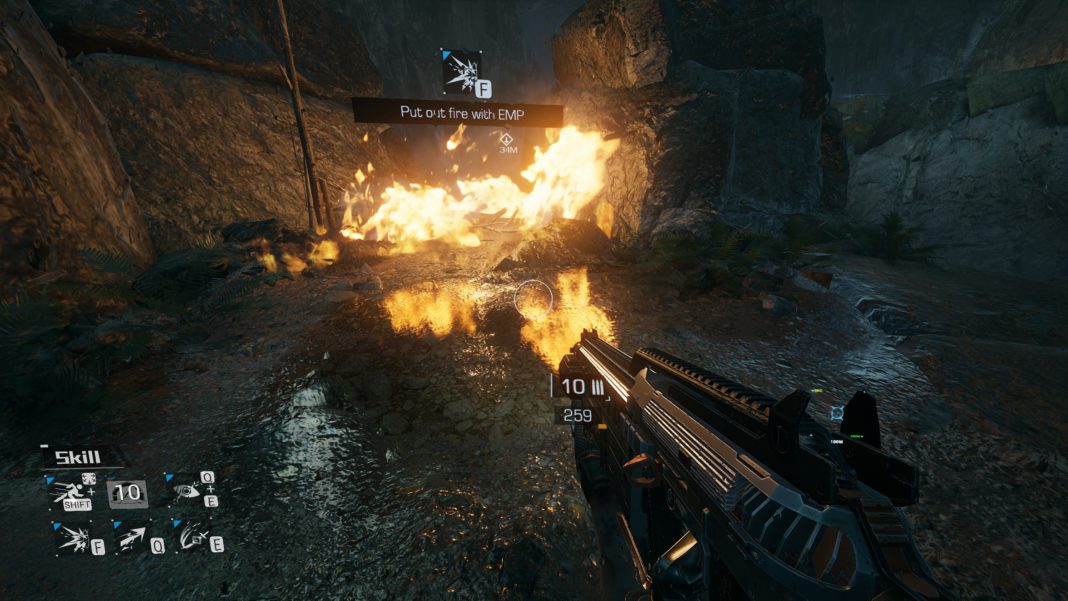The height and width of the screenshot is (601, 1068).
Task: Trigger the EMP burst skill in the Skill panel
Action: click(x=72, y=540)
